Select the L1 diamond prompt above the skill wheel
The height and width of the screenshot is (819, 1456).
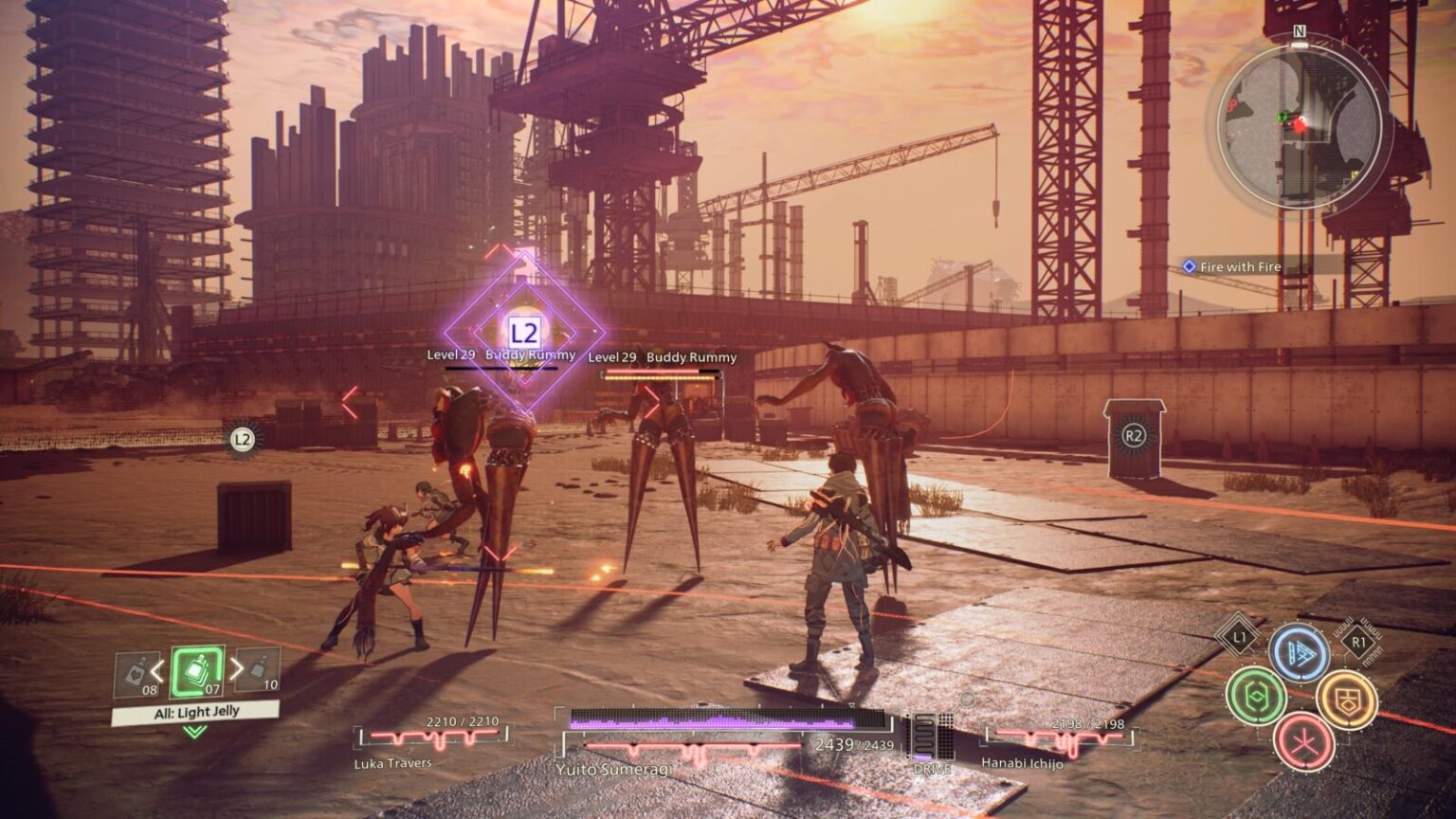point(1240,640)
